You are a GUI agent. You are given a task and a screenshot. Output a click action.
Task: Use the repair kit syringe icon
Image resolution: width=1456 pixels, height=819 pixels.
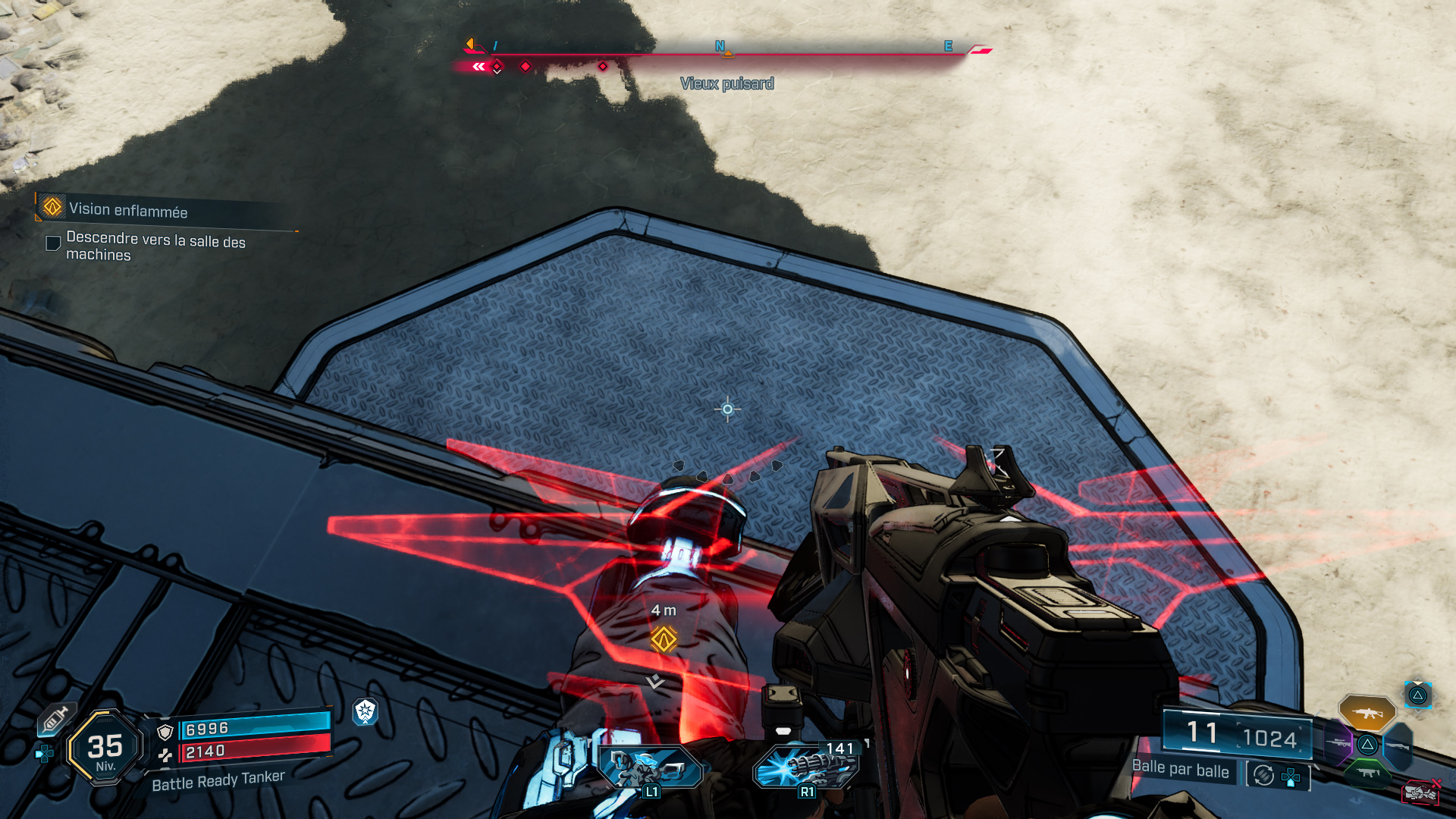(55, 718)
